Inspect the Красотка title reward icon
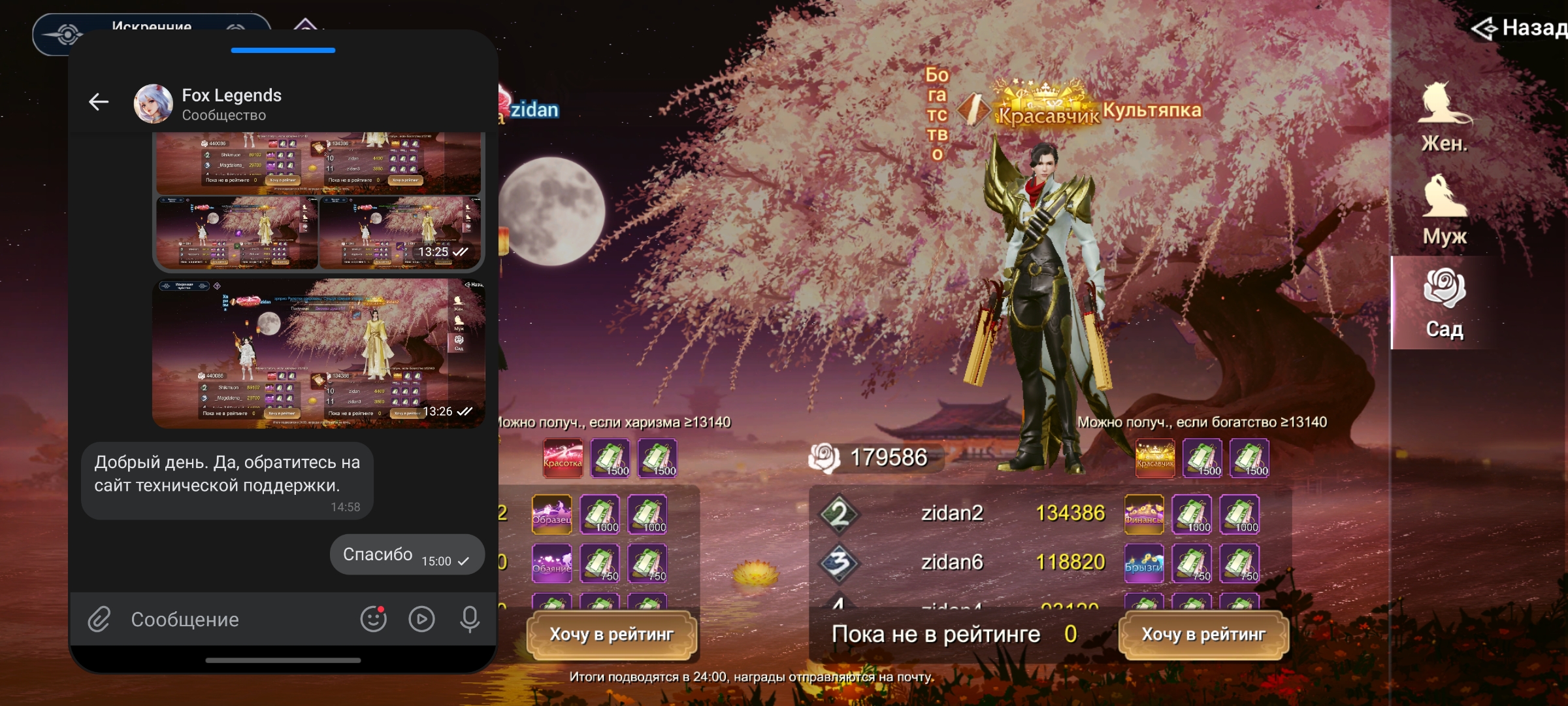 tap(563, 458)
